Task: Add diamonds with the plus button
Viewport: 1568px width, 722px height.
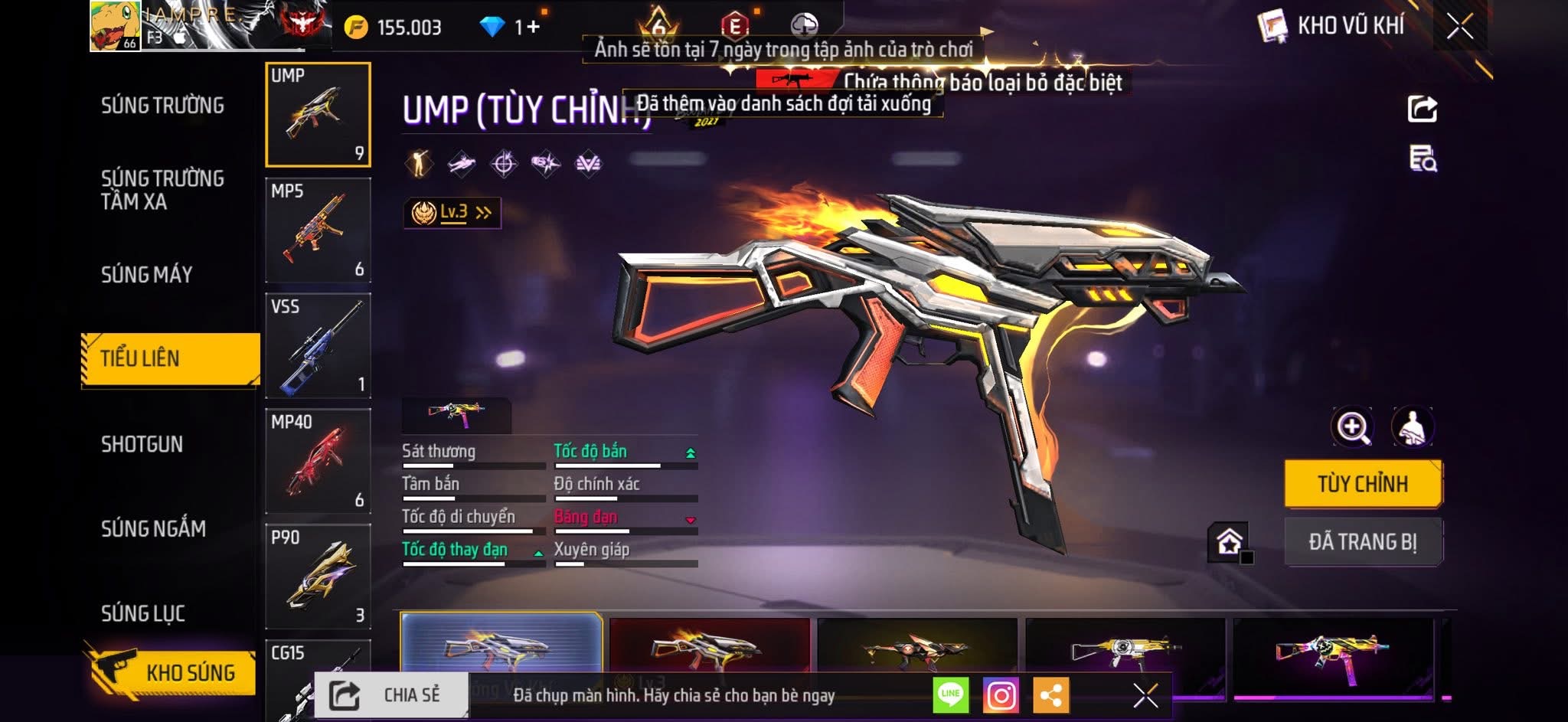Action: coord(532,28)
